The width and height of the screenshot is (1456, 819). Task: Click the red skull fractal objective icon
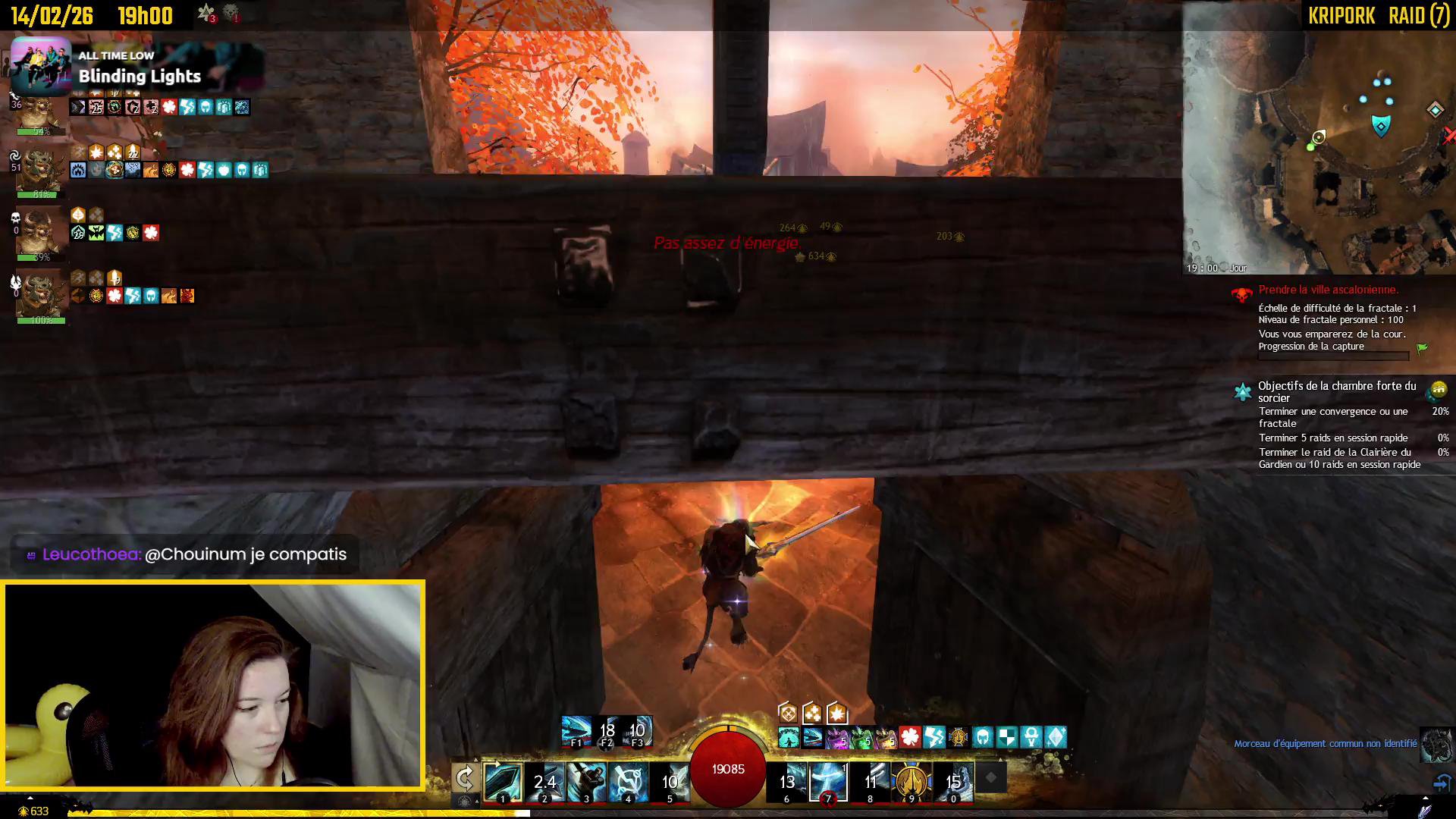(1242, 294)
